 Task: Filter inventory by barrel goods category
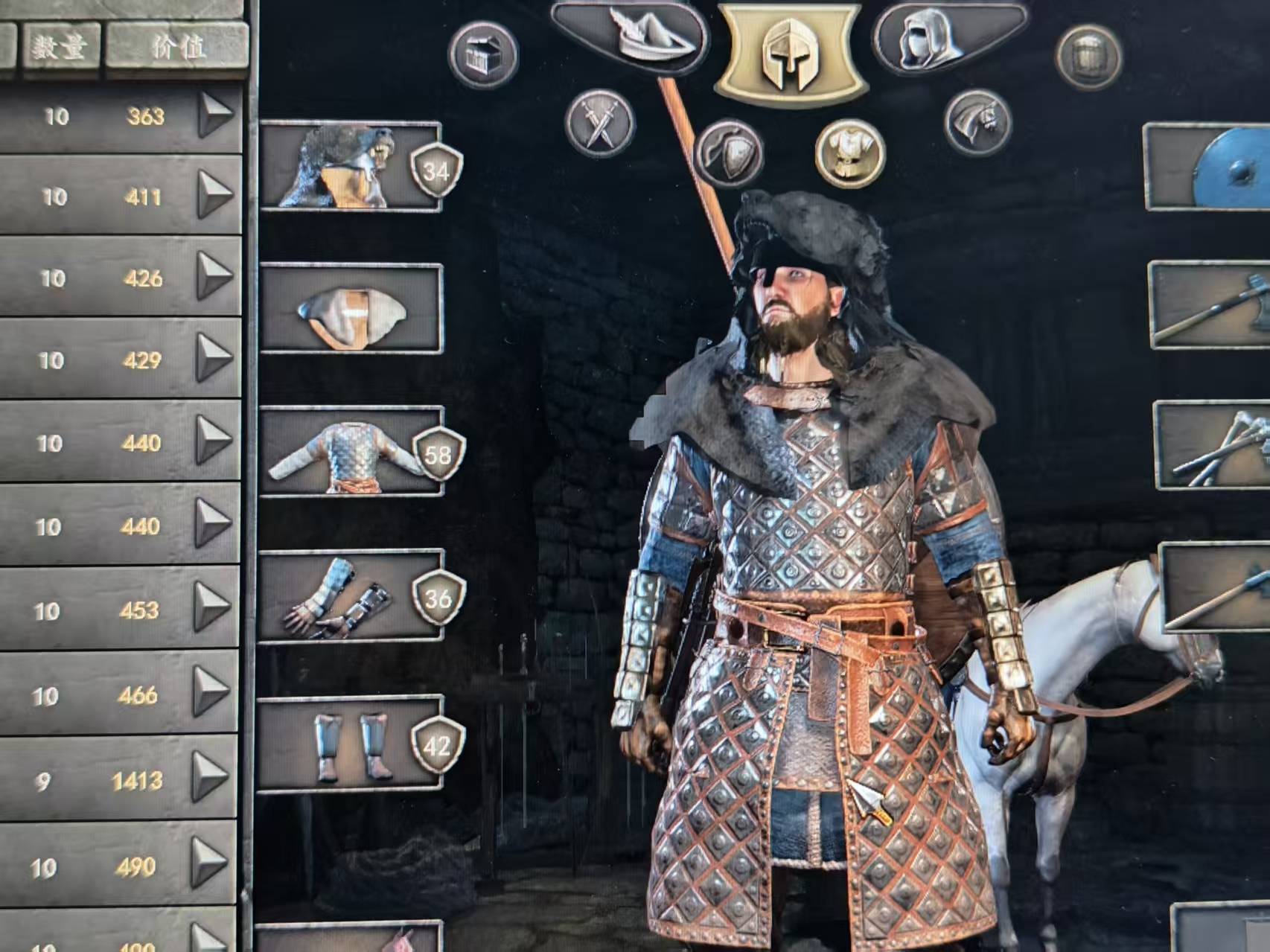pos(1088,56)
